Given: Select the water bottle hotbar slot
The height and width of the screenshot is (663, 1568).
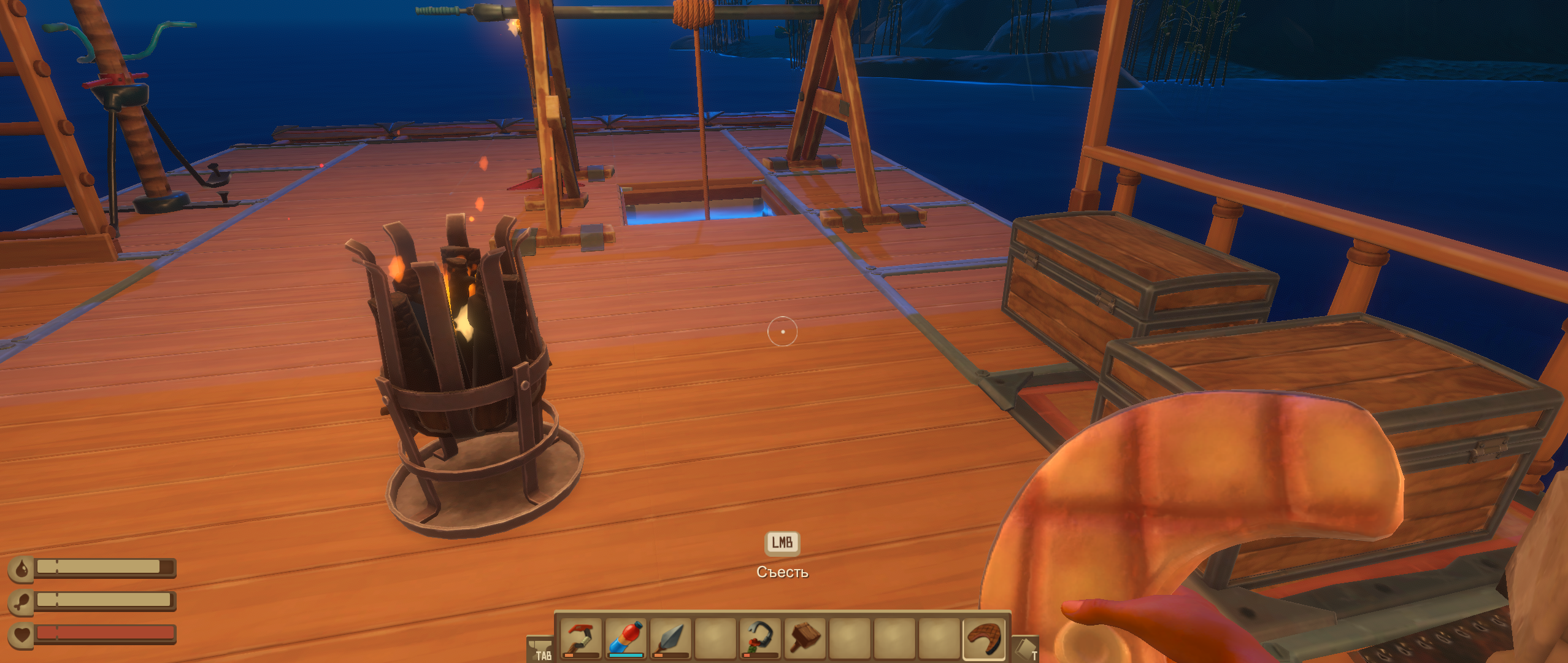Looking at the screenshot, I should [626, 638].
